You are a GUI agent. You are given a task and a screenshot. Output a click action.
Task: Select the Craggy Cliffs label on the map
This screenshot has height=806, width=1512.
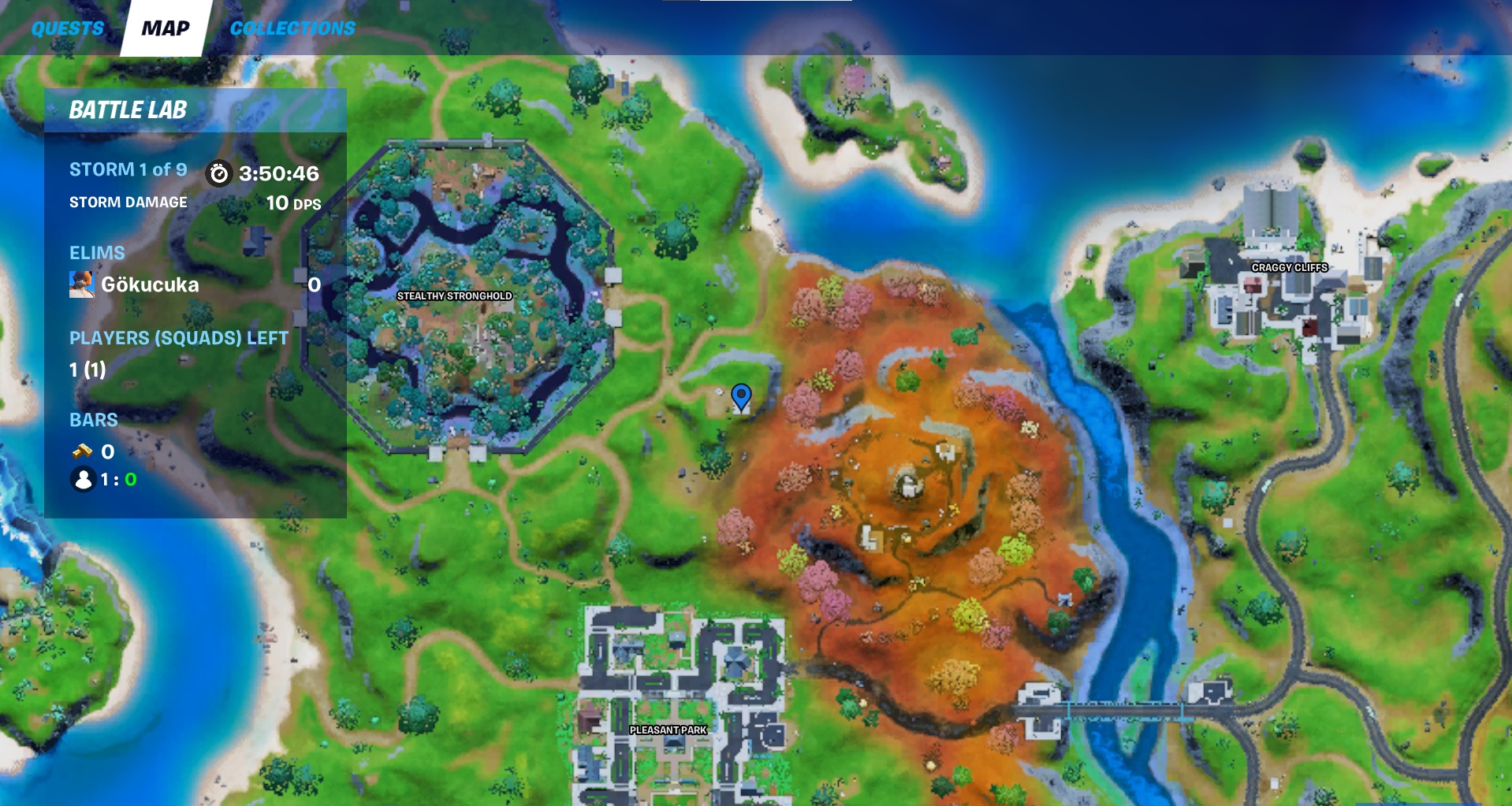coord(1290,268)
